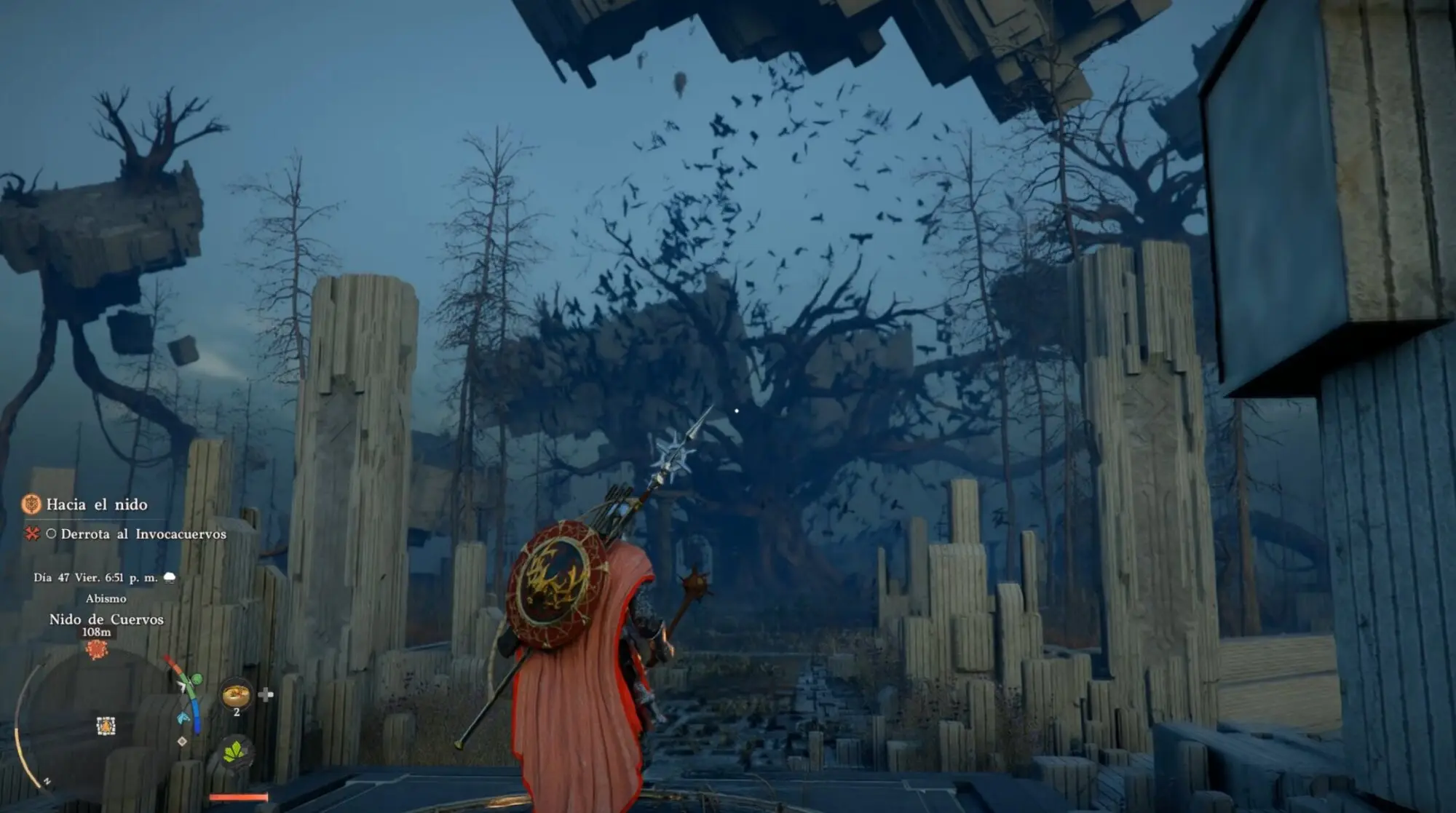Click the red Nido de Cuervos map marker

tap(97, 649)
